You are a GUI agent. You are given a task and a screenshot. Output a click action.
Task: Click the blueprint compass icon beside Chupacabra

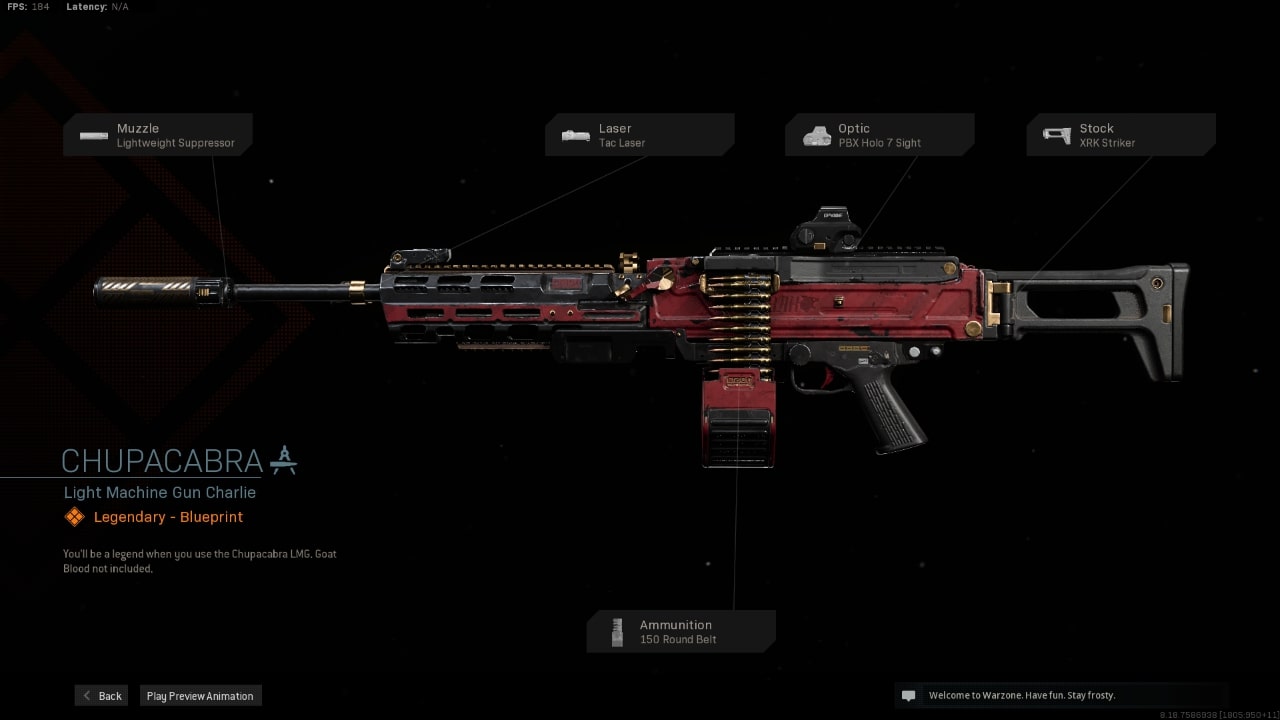click(x=283, y=460)
